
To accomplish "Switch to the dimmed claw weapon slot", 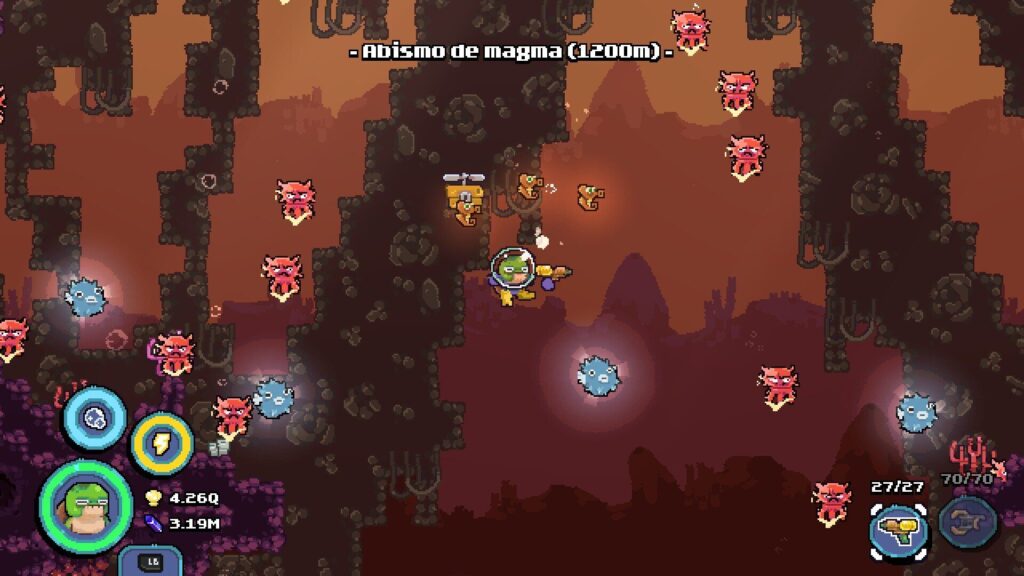I will 968,523.
